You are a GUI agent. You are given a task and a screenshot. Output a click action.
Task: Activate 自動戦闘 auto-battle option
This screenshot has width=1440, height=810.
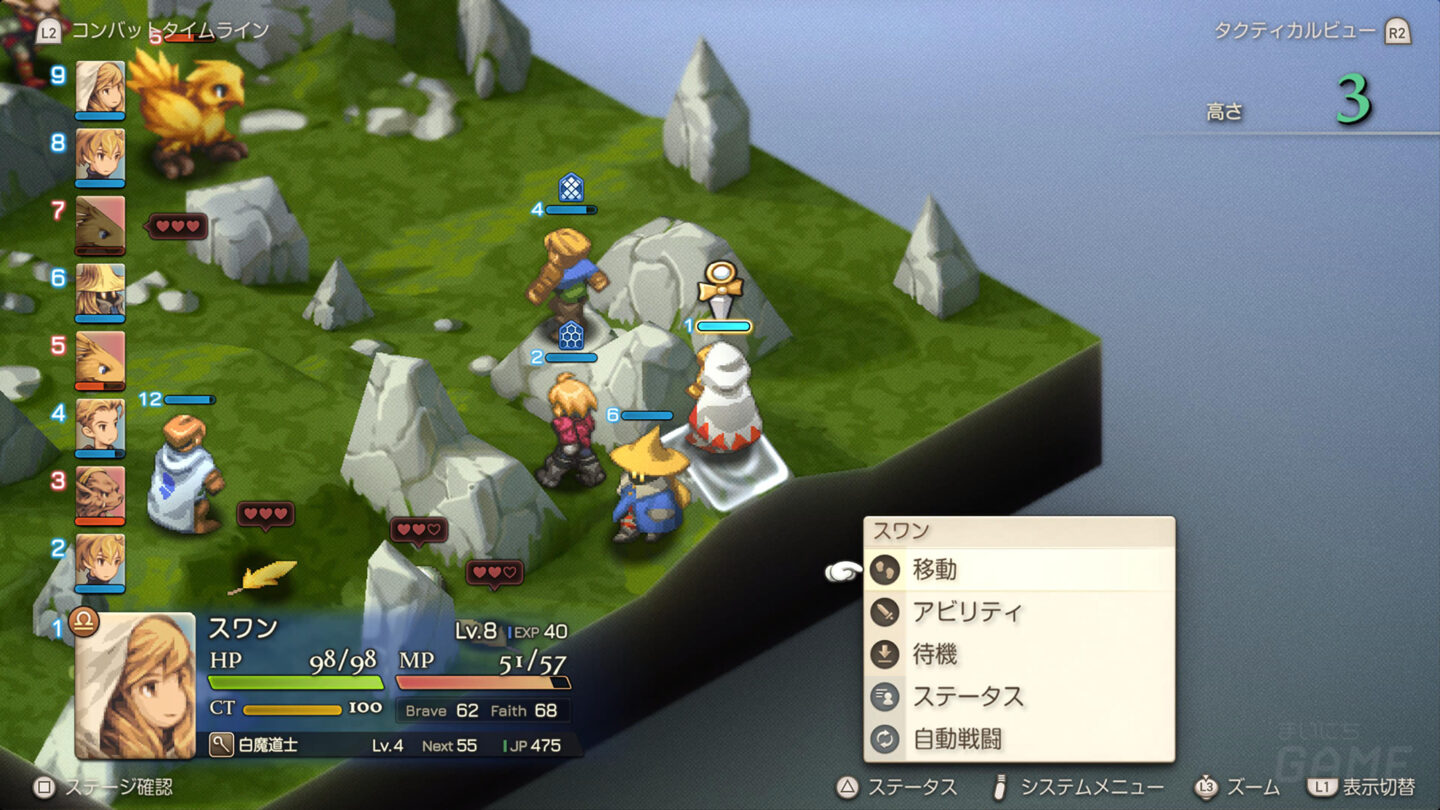(1018, 740)
